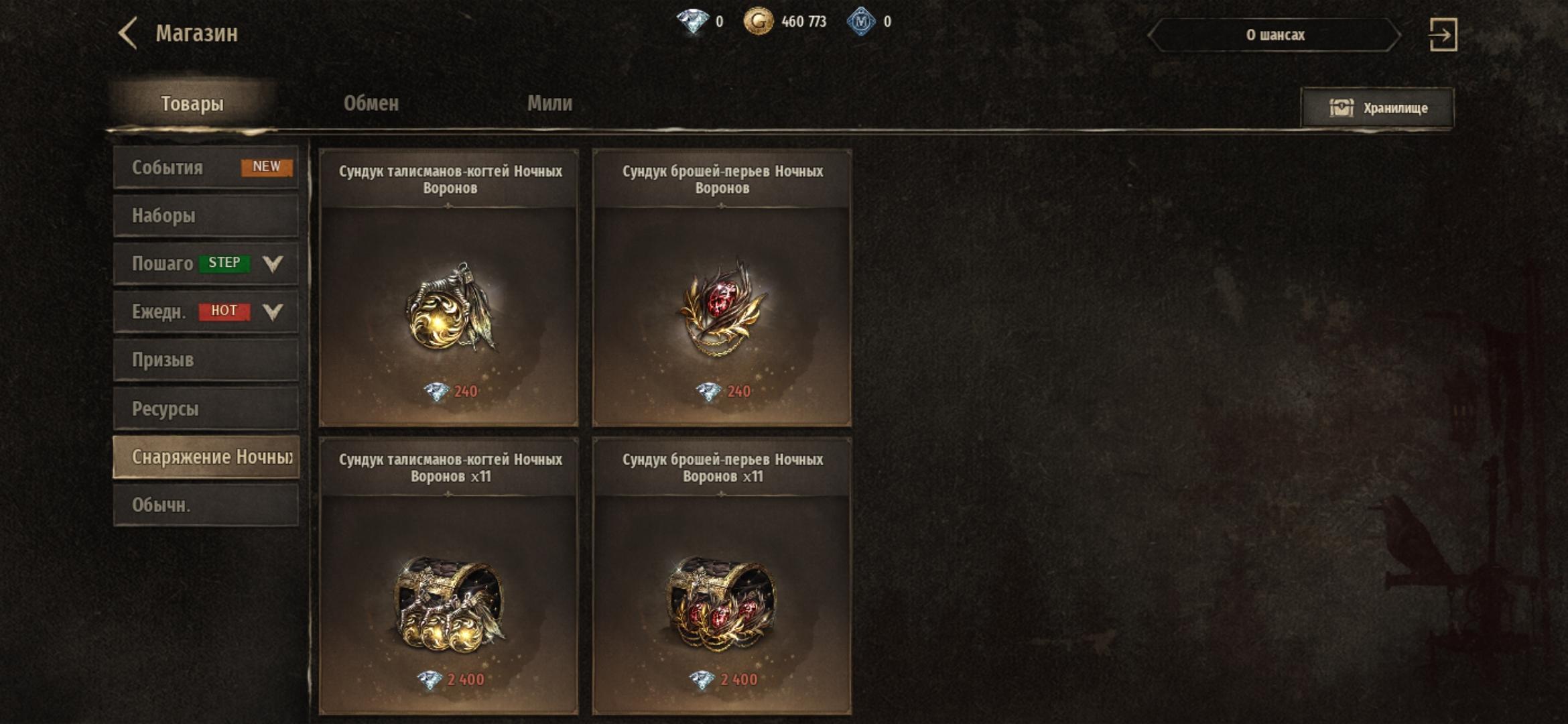
Task: Choose the Призыв category
Action: [206, 360]
